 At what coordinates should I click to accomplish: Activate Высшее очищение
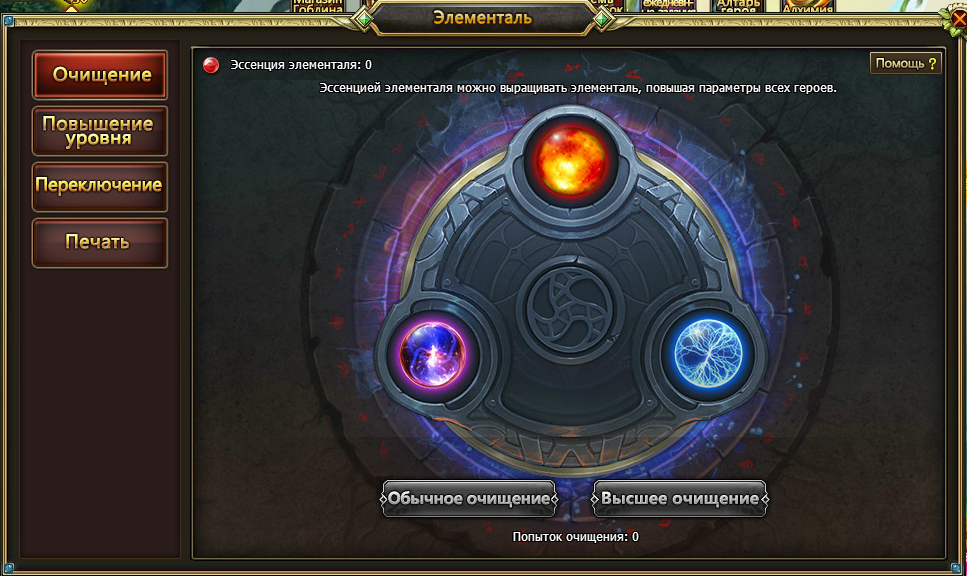click(680, 498)
